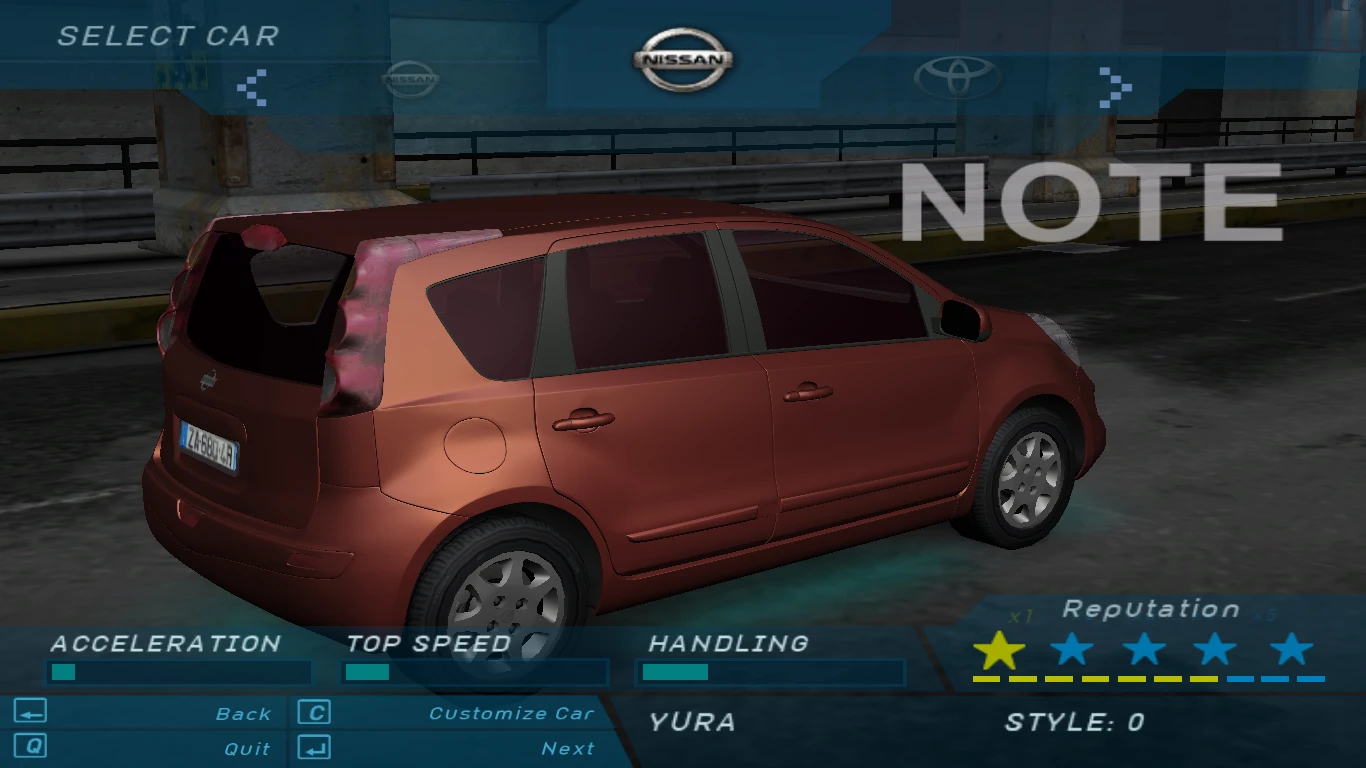Click the Acceleration stat bar
Viewport: 1366px width, 768px height.
(x=178, y=670)
